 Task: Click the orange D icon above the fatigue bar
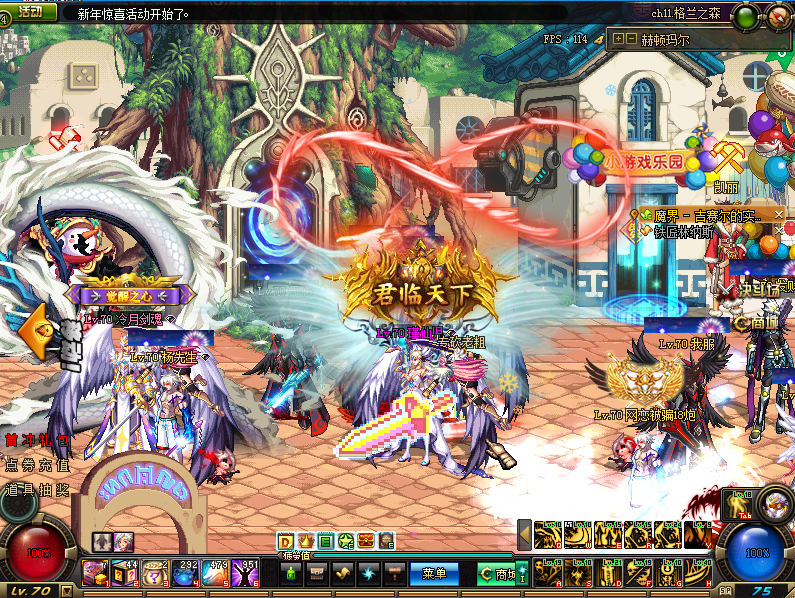point(285,541)
